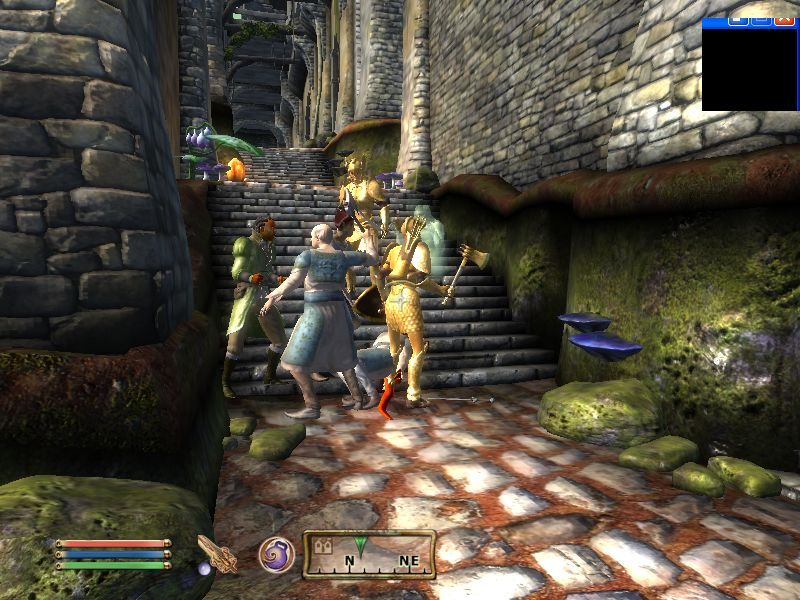Select the purple swirl spell icon
This screenshot has width=800, height=600.
pyautogui.click(x=275, y=553)
